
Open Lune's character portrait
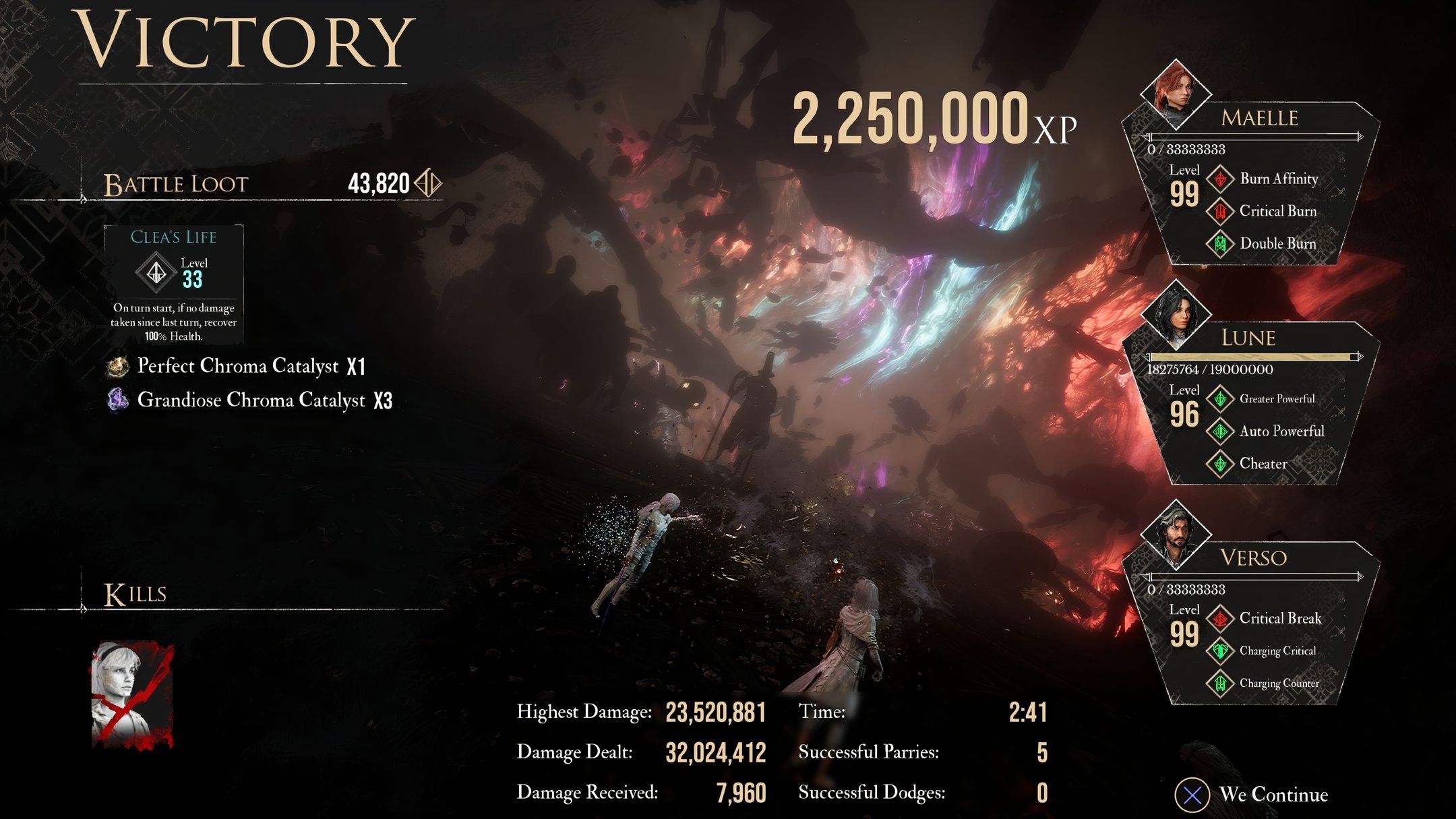[x=1176, y=313]
